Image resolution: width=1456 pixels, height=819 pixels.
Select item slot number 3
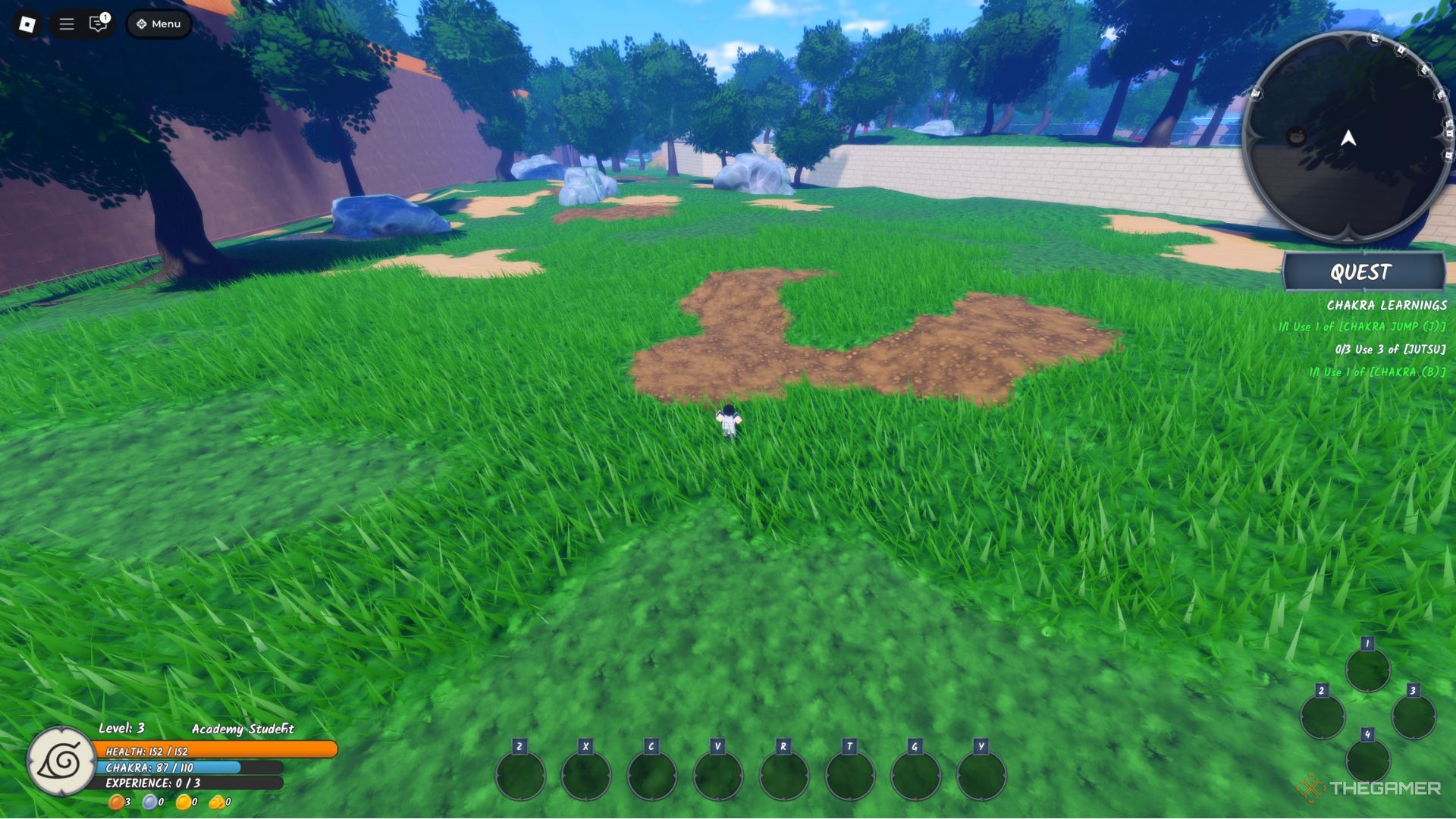1414,716
